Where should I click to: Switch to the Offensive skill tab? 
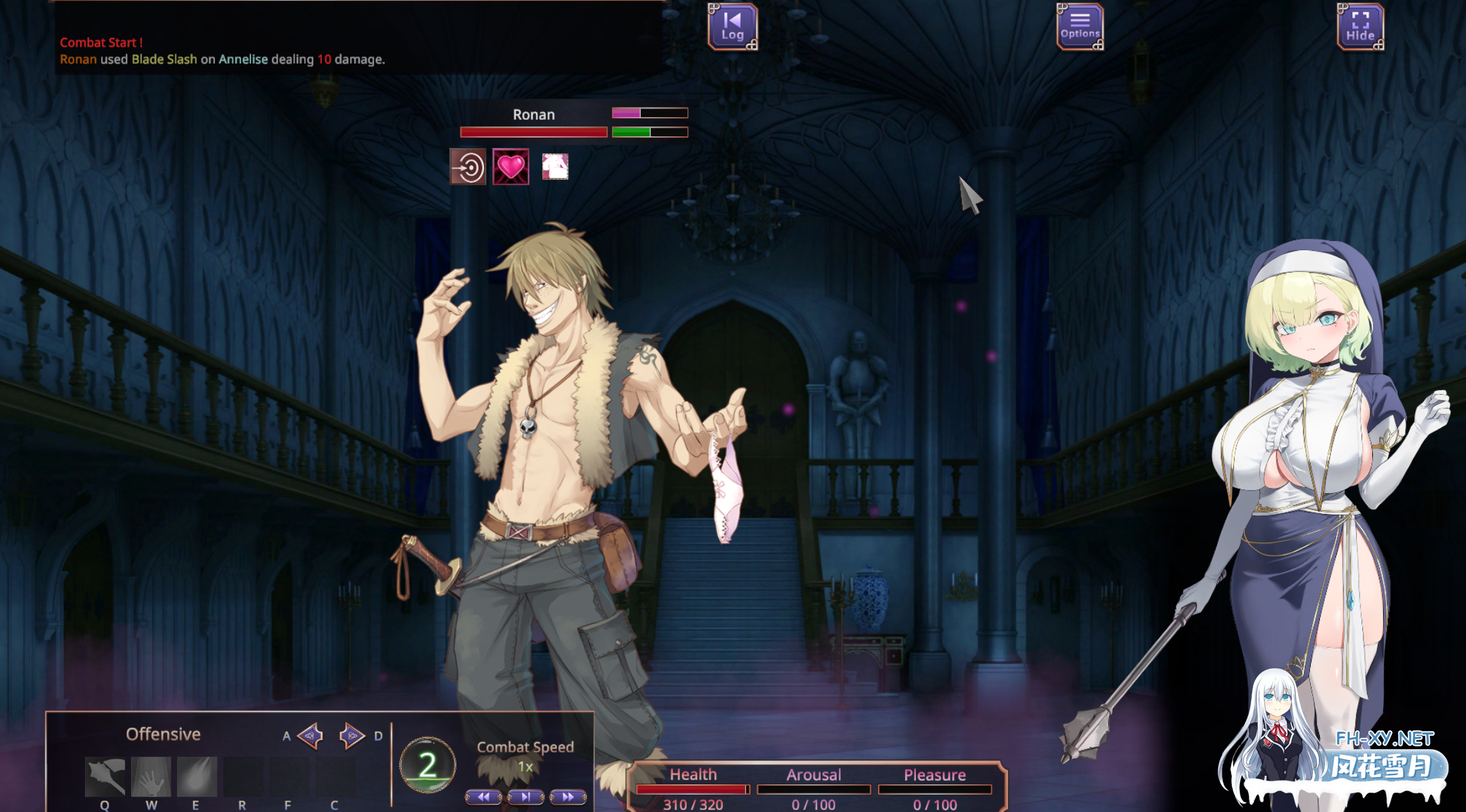[163, 734]
